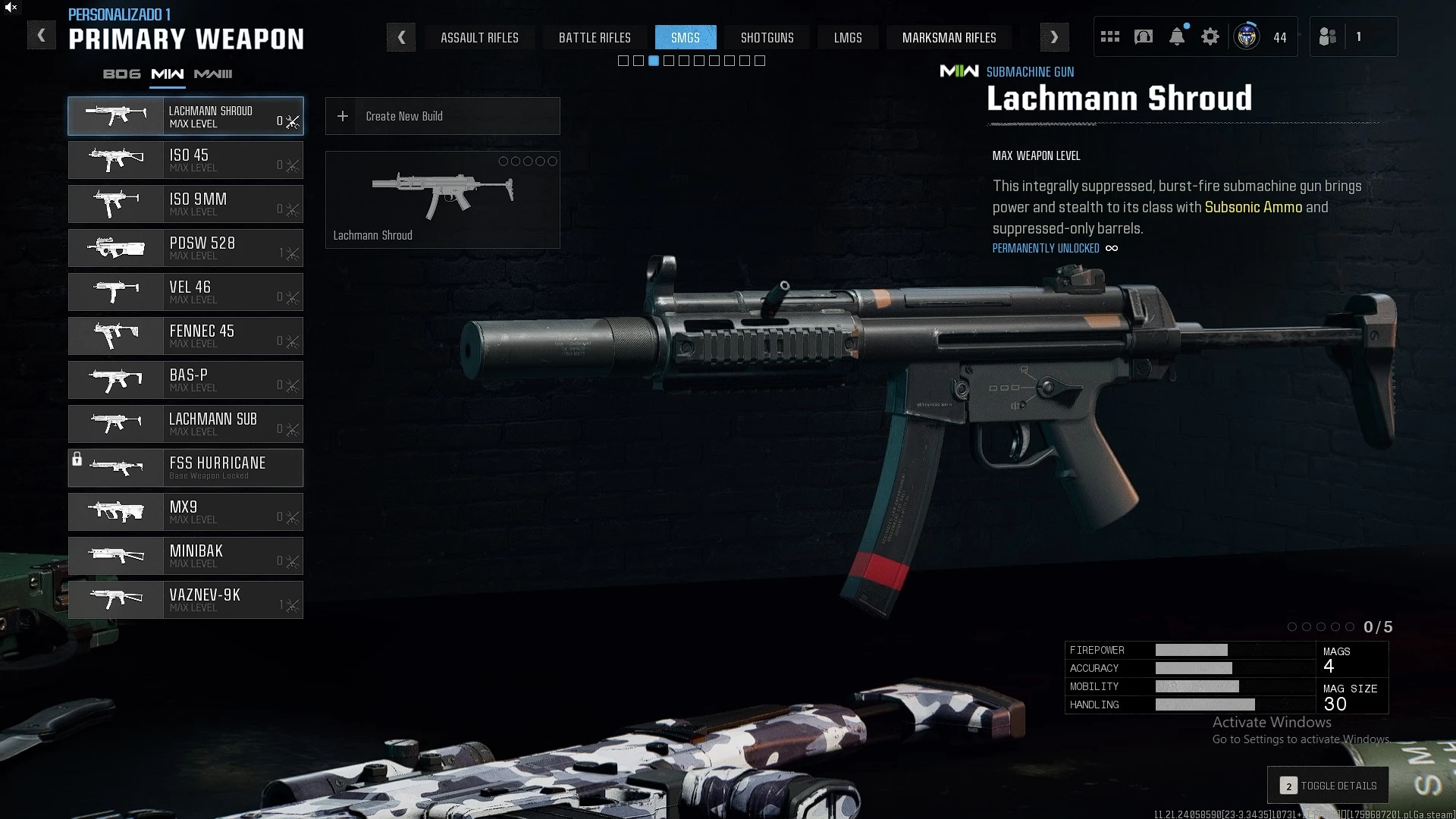
Task: Select the PDSW 528 submachine gun
Action: point(186,248)
